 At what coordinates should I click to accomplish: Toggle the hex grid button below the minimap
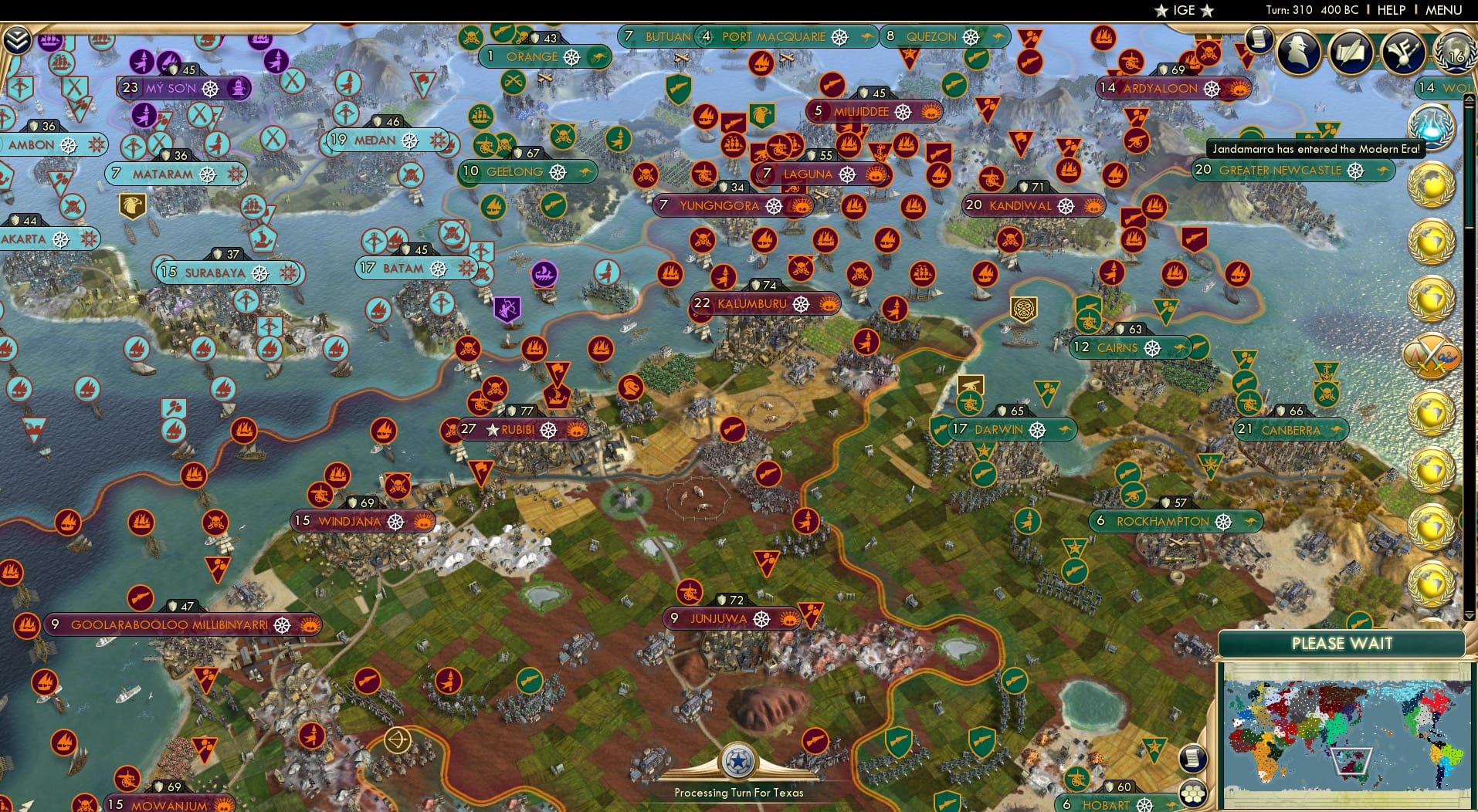pyautogui.click(x=1193, y=794)
